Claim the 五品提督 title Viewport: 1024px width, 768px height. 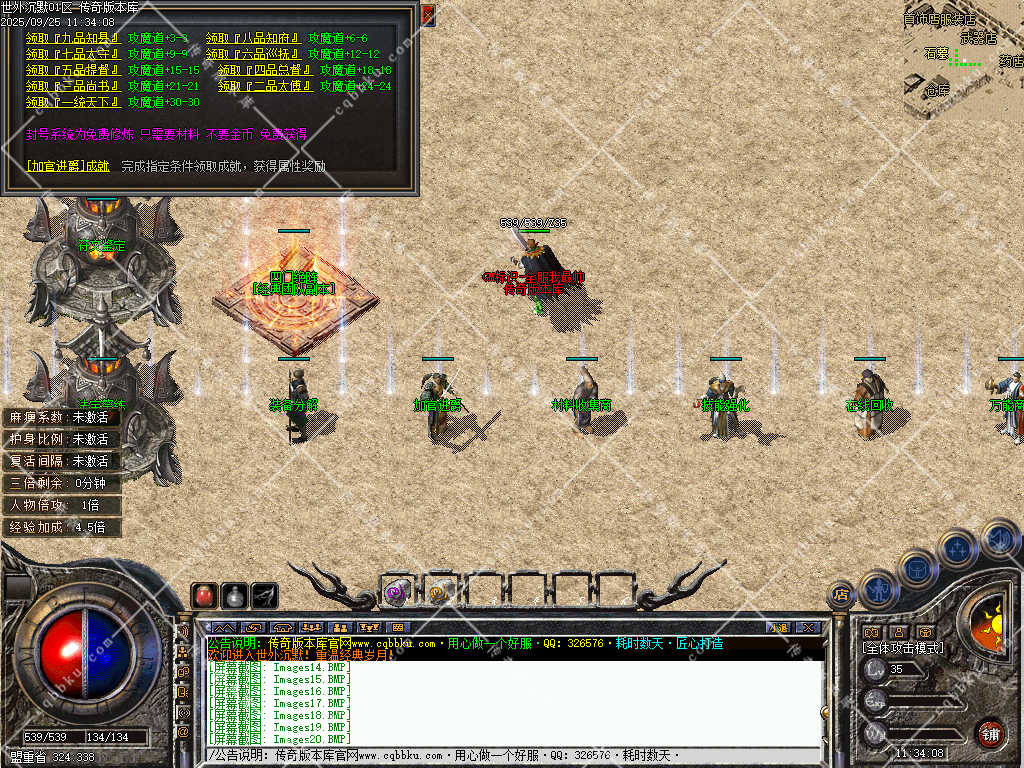pyautogui.click(x=73, y=70)
